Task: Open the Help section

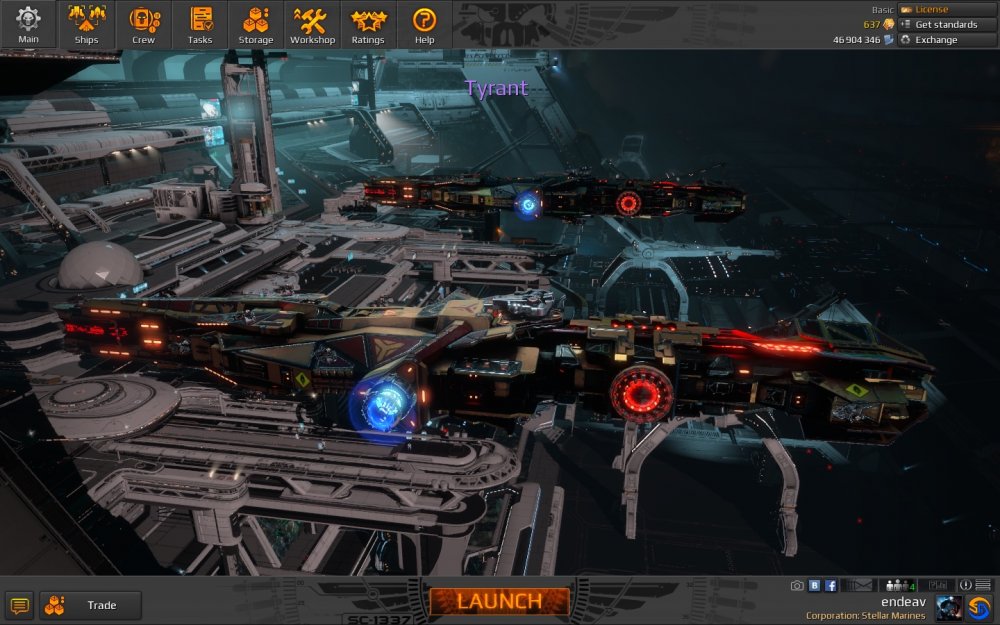Action: point(424,24)
